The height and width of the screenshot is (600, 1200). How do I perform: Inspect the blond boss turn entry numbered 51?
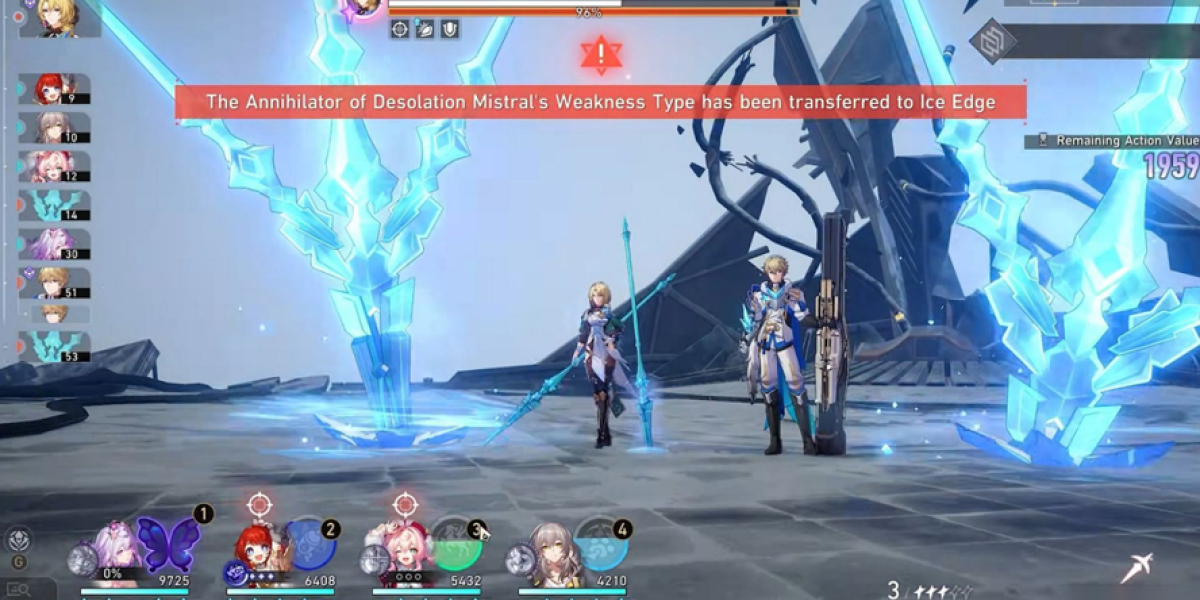point(55,283)
